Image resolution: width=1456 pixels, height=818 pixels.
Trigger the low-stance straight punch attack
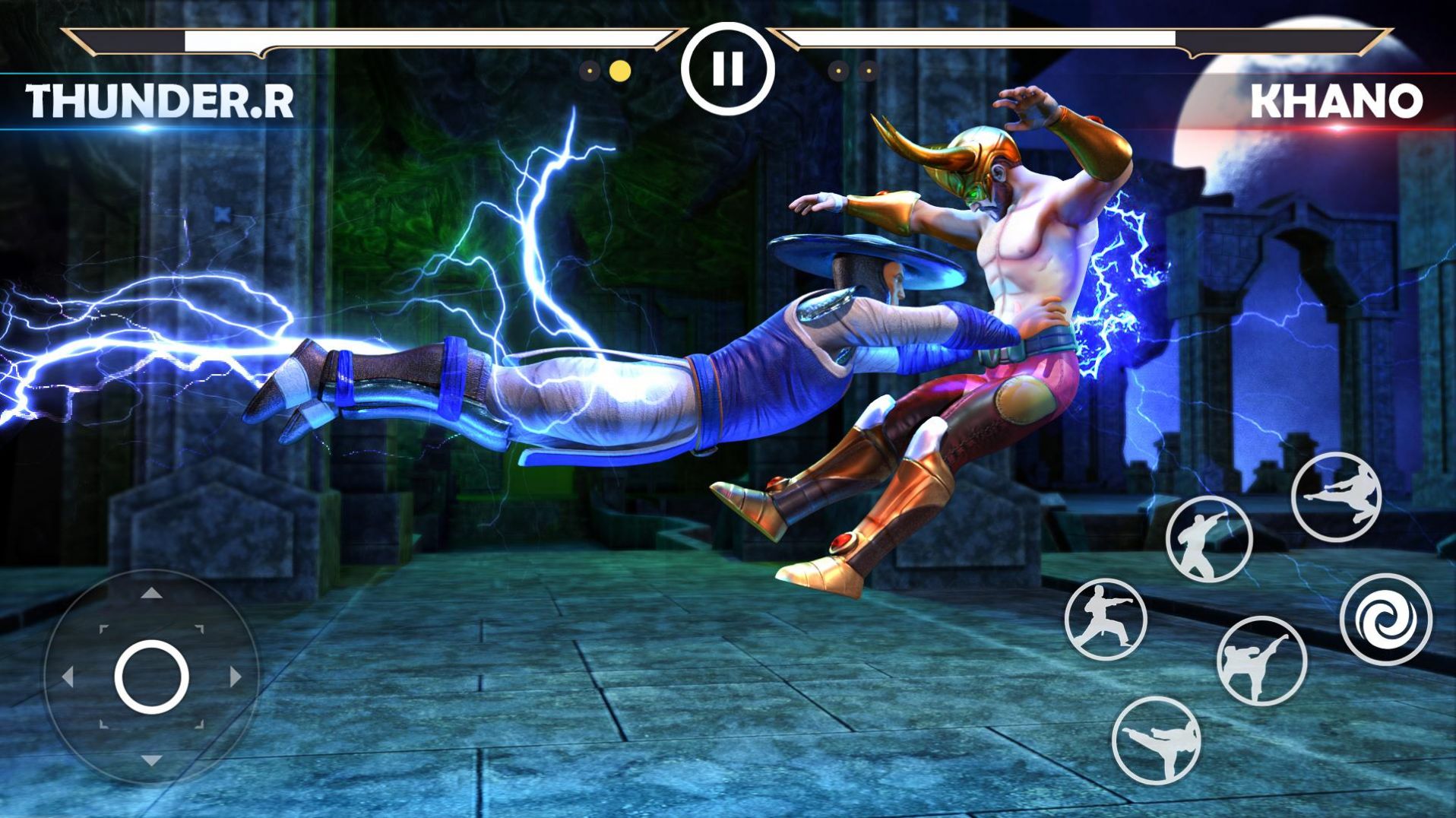(1105, 619)
